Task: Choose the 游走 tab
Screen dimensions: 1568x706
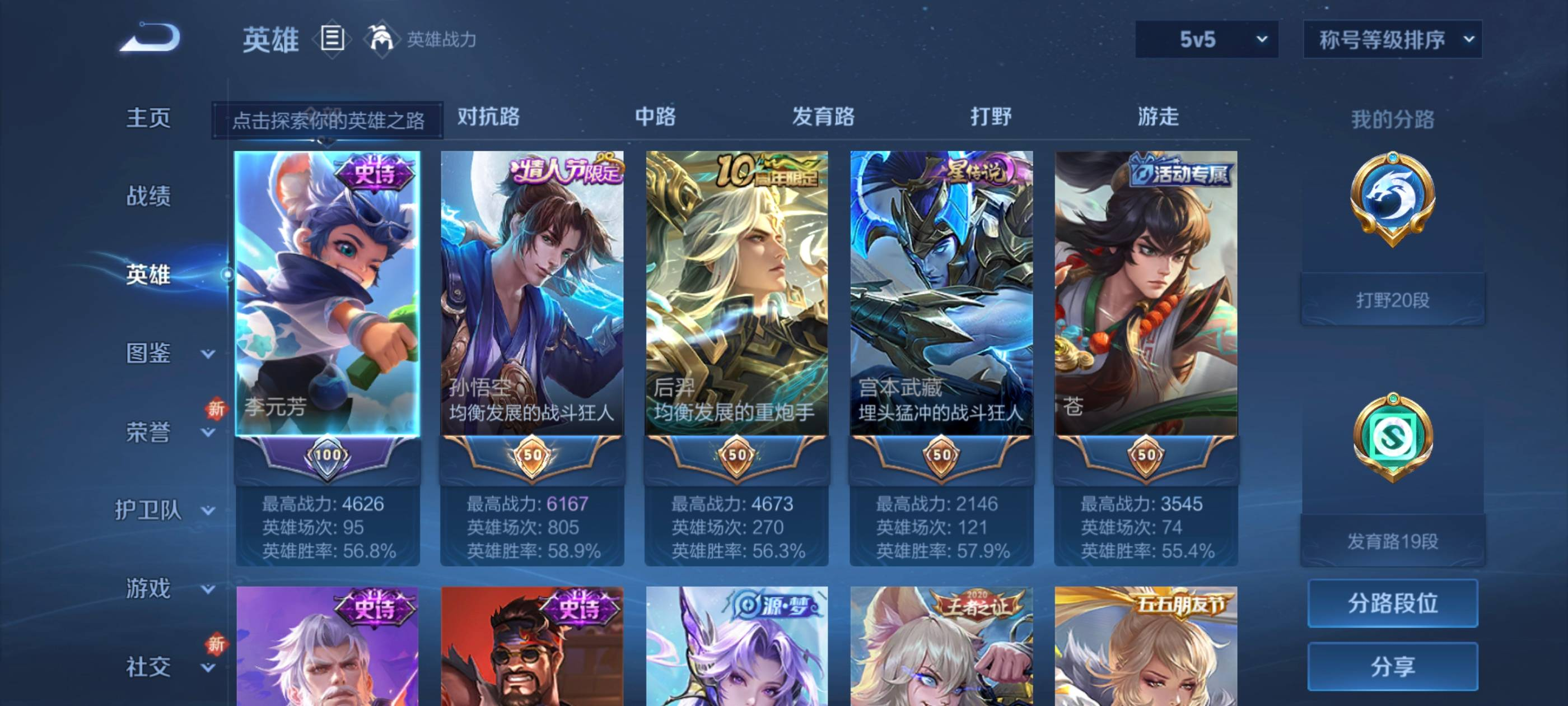Action: click(1158, 117)
